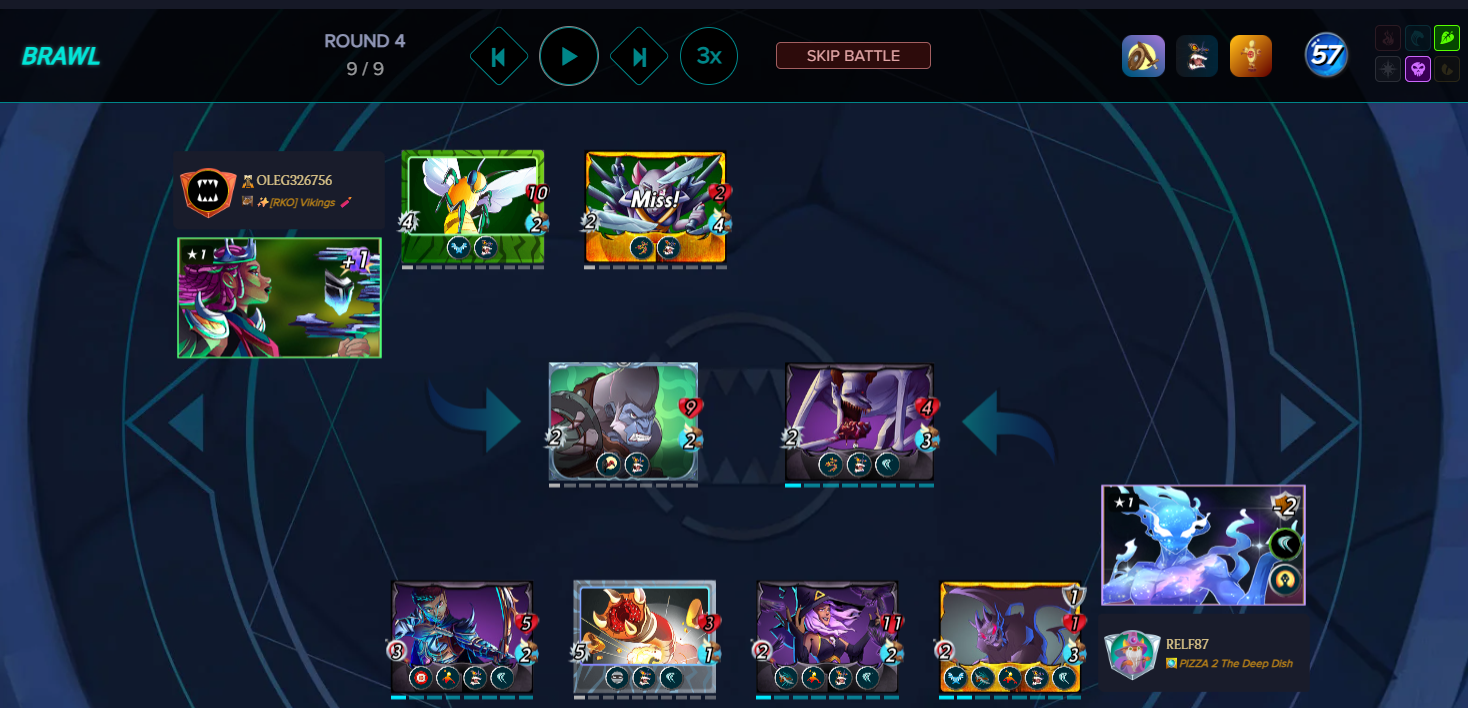The width and height of the screenshot is (1468, 708).
Task: Play the battle replay
Action: [568, 56]
